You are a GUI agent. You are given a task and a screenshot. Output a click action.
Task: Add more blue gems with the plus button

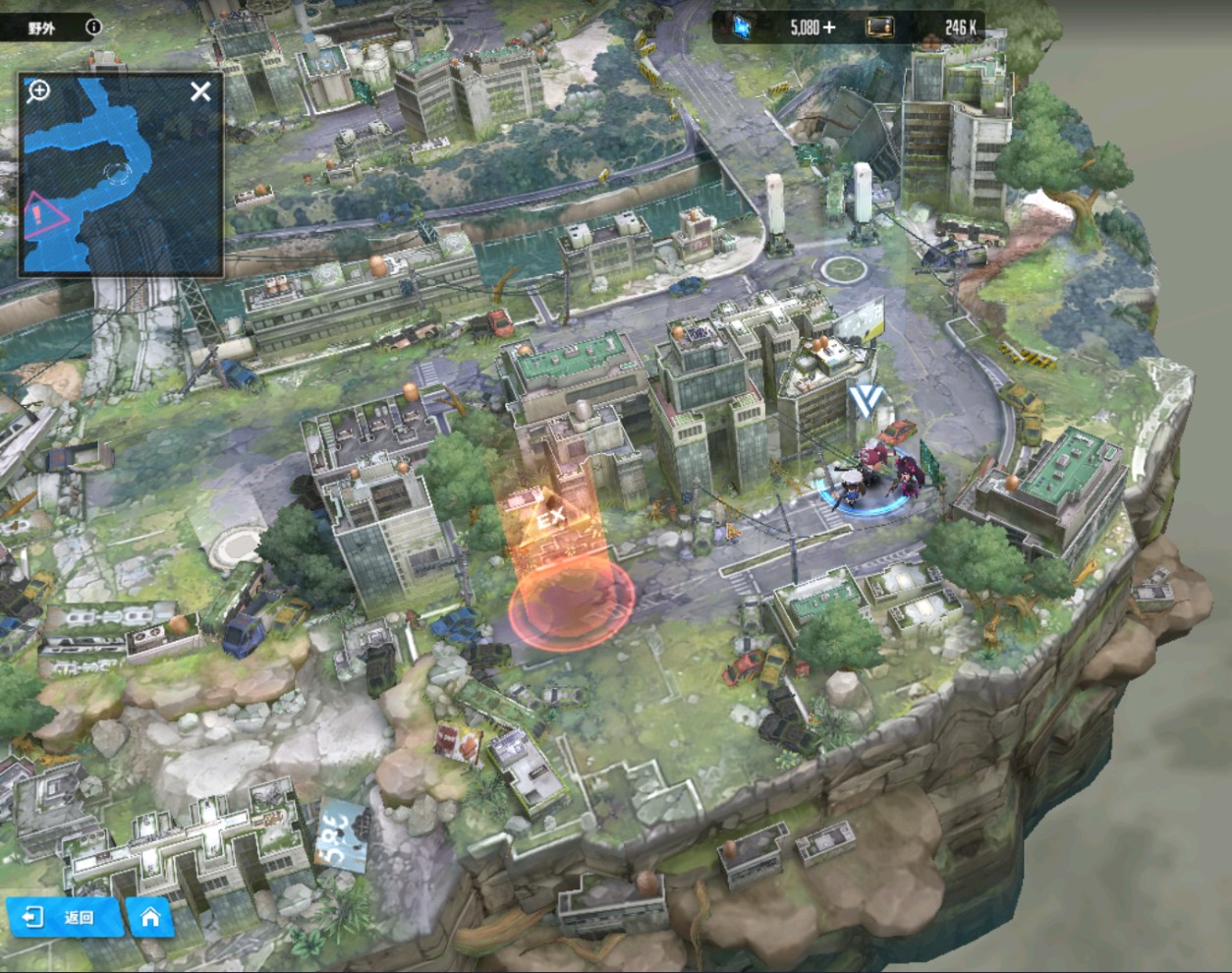[830, 28]
